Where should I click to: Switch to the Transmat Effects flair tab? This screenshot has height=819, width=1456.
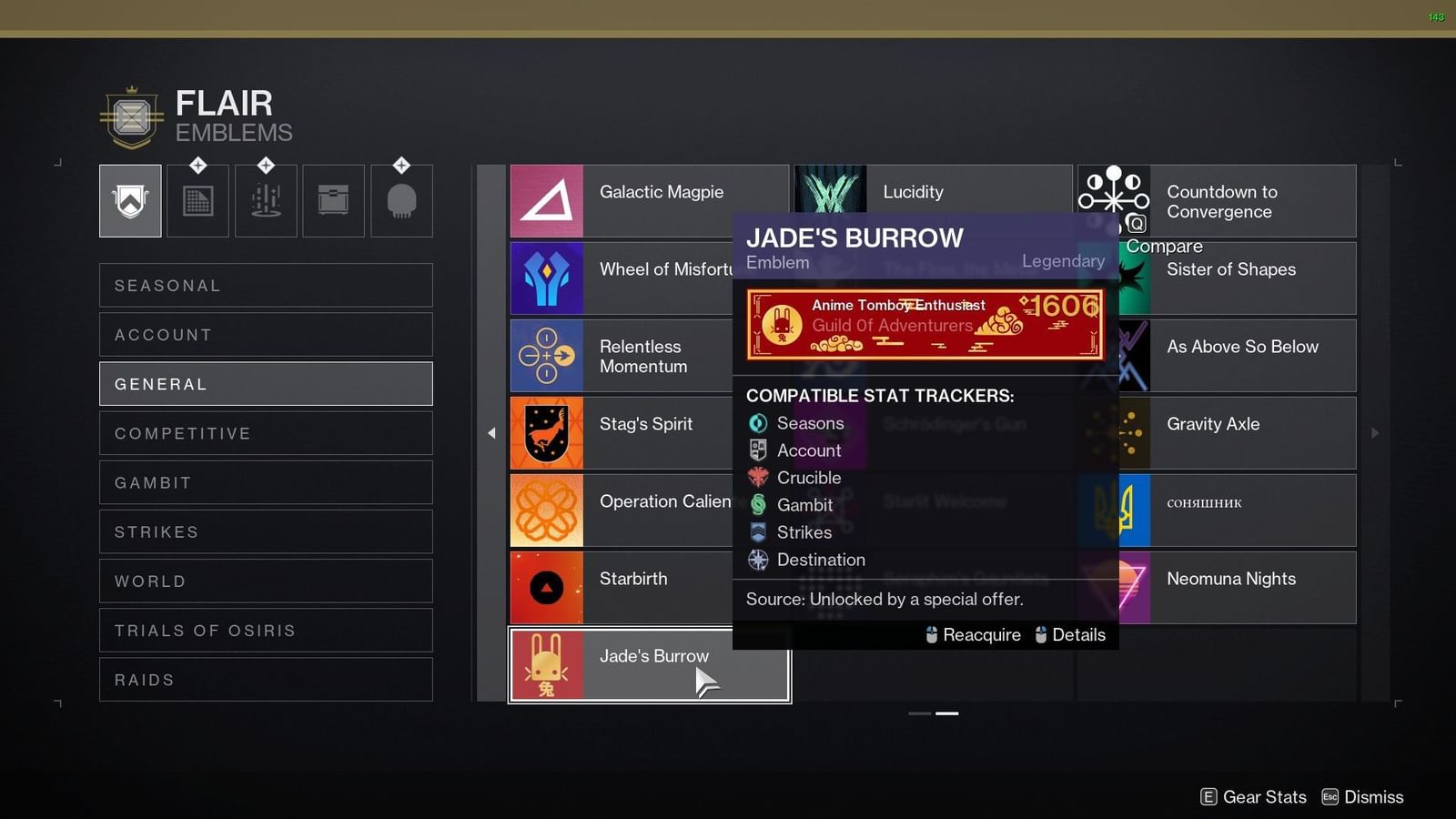[266, 200]
